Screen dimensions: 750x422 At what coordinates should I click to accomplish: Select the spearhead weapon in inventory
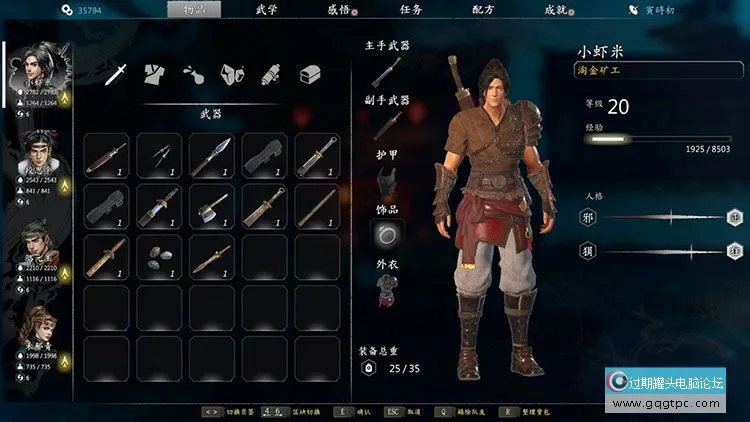pyautogui.click(x=212, y=156)
